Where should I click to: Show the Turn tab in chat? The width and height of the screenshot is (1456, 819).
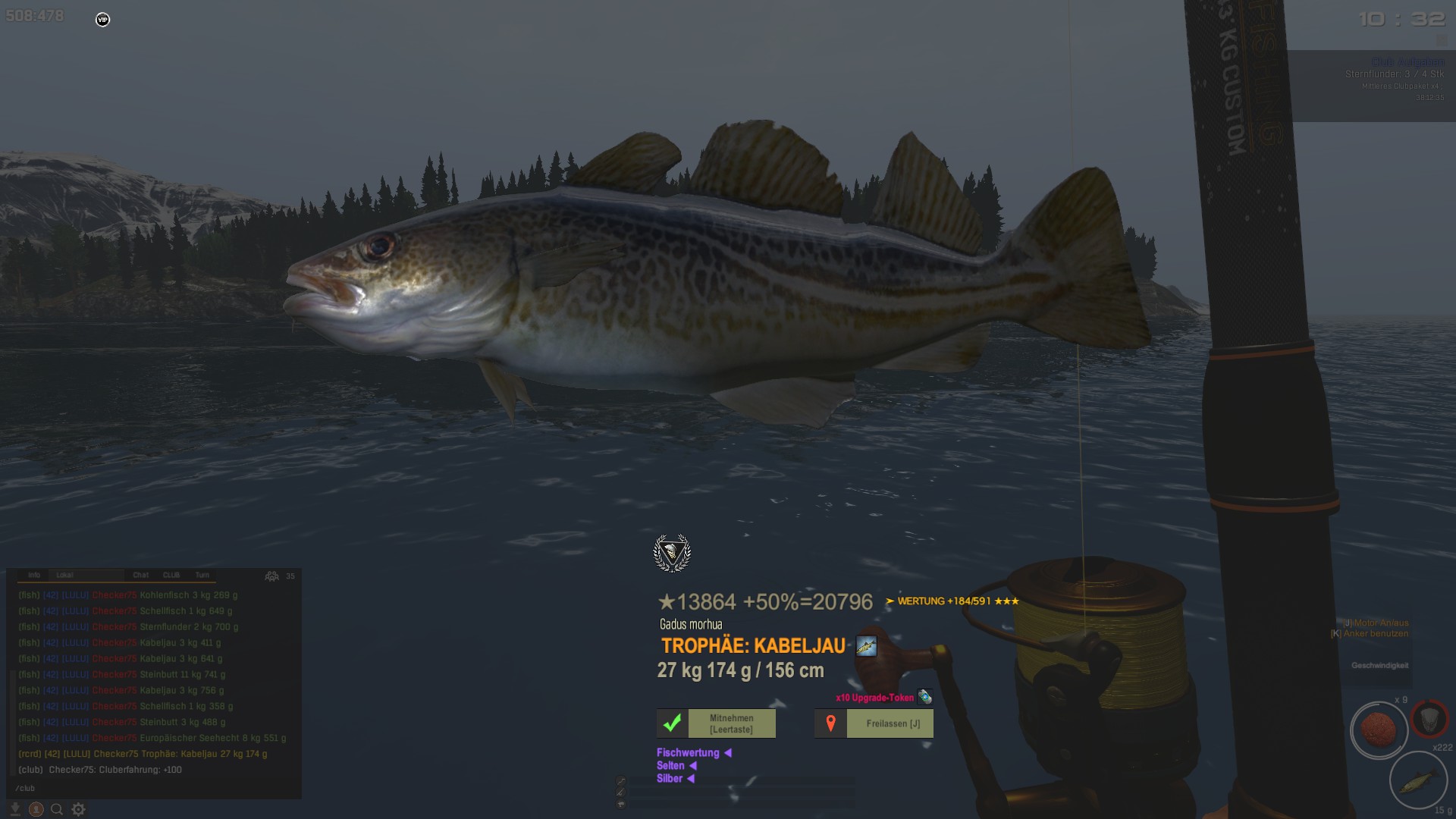pos(202,576)
